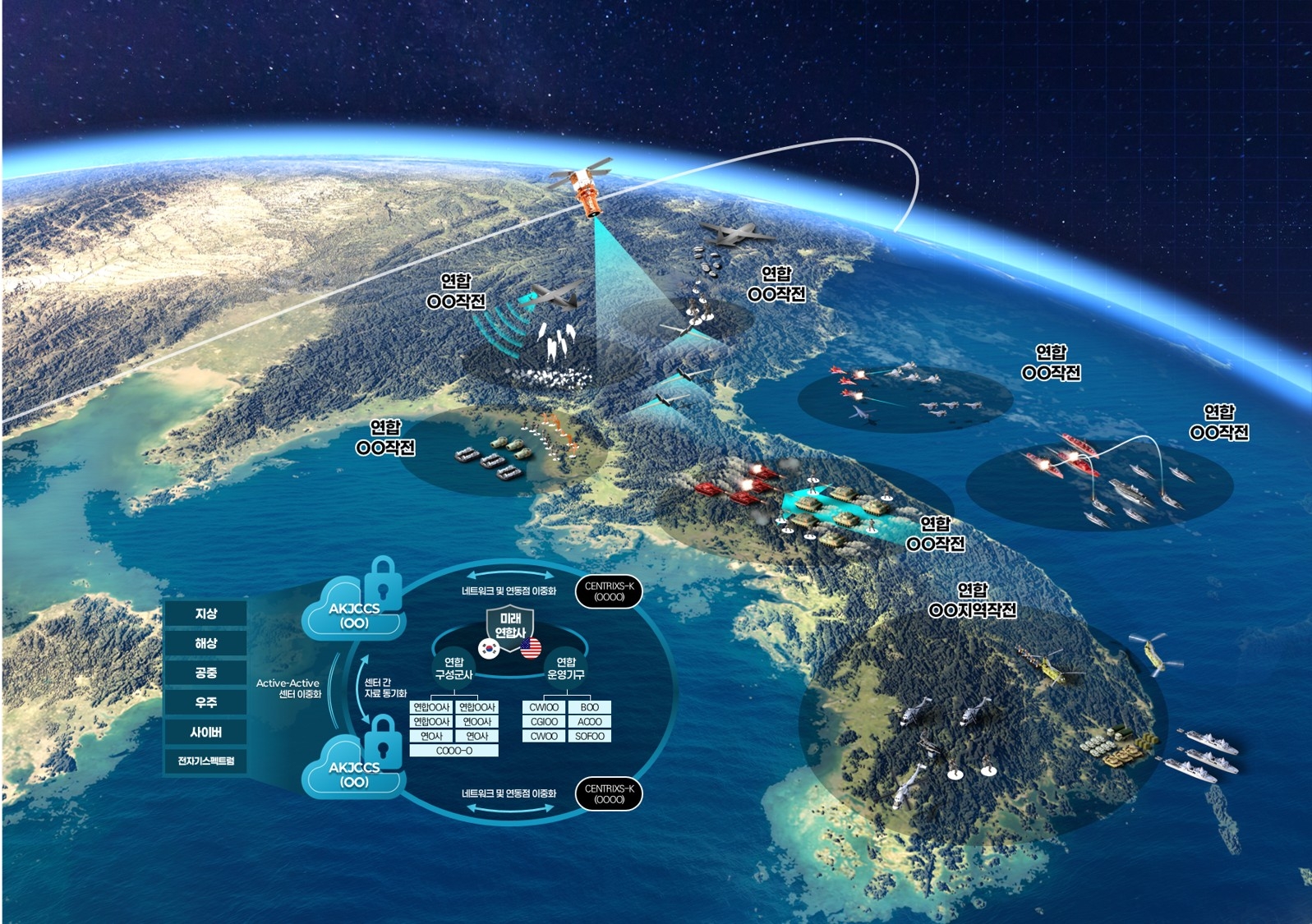Select the wide COOO-O table cell

(454, 751)
